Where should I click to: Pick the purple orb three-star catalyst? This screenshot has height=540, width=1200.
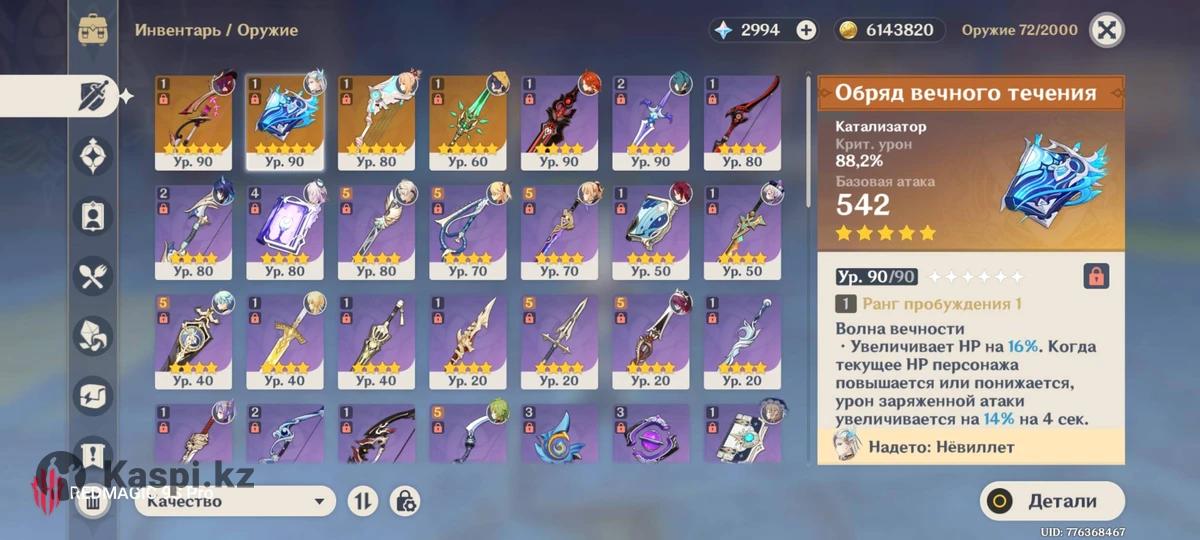coord(651,437)
